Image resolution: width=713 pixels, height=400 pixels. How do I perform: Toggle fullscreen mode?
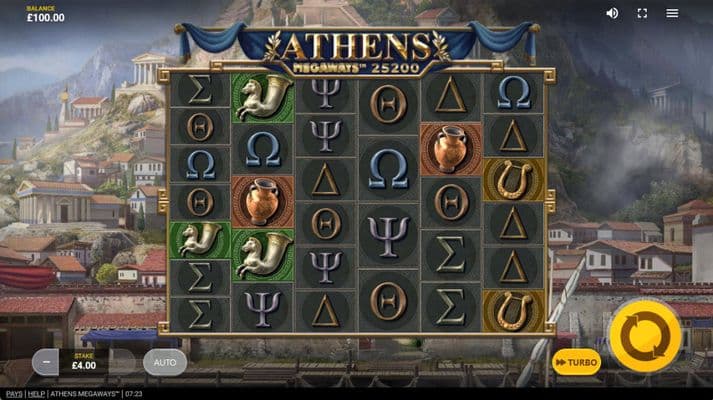(642, 13)
